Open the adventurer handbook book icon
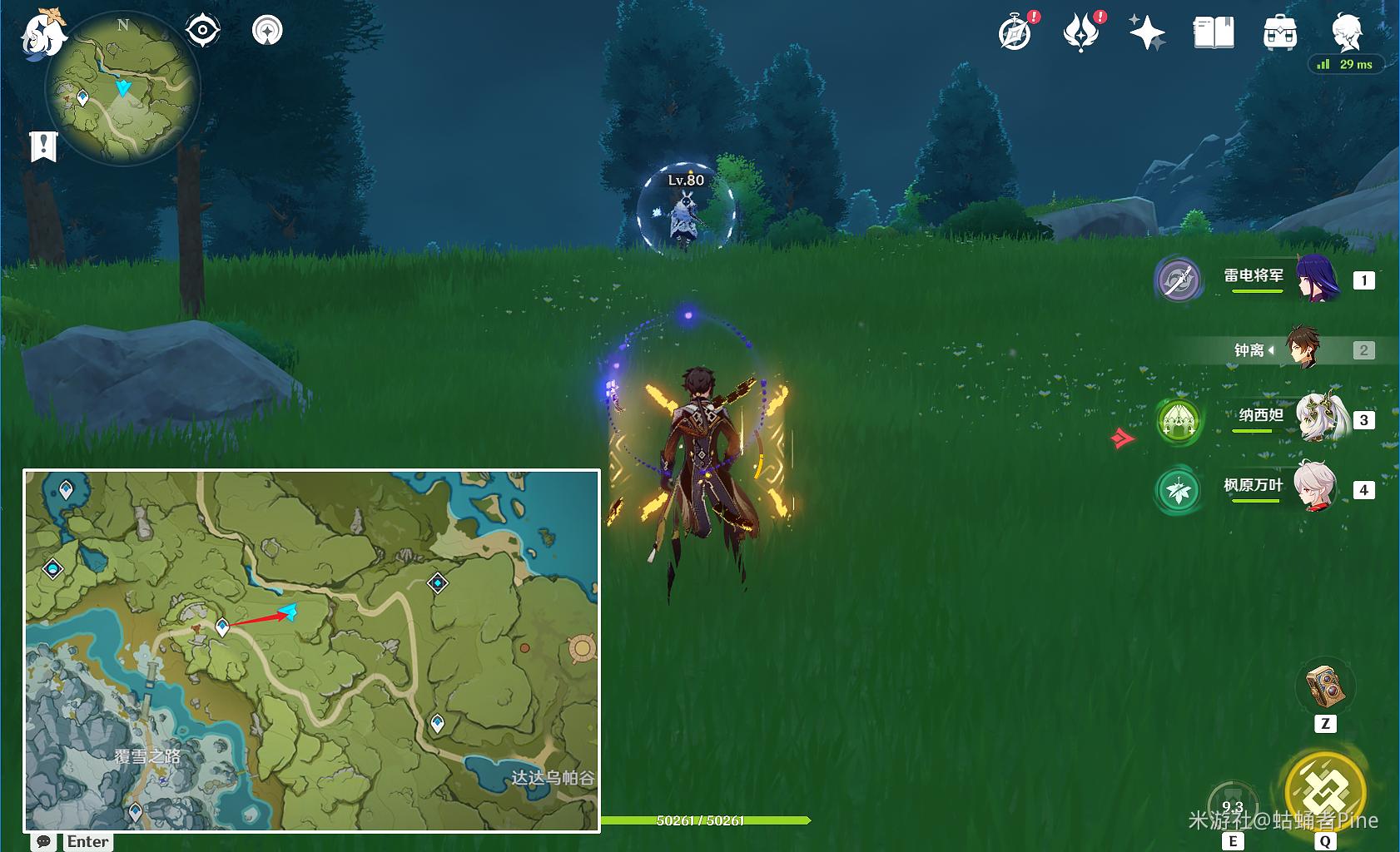Image resolution: width=1400 pixels, height=852 pixels. (1214, 33)
